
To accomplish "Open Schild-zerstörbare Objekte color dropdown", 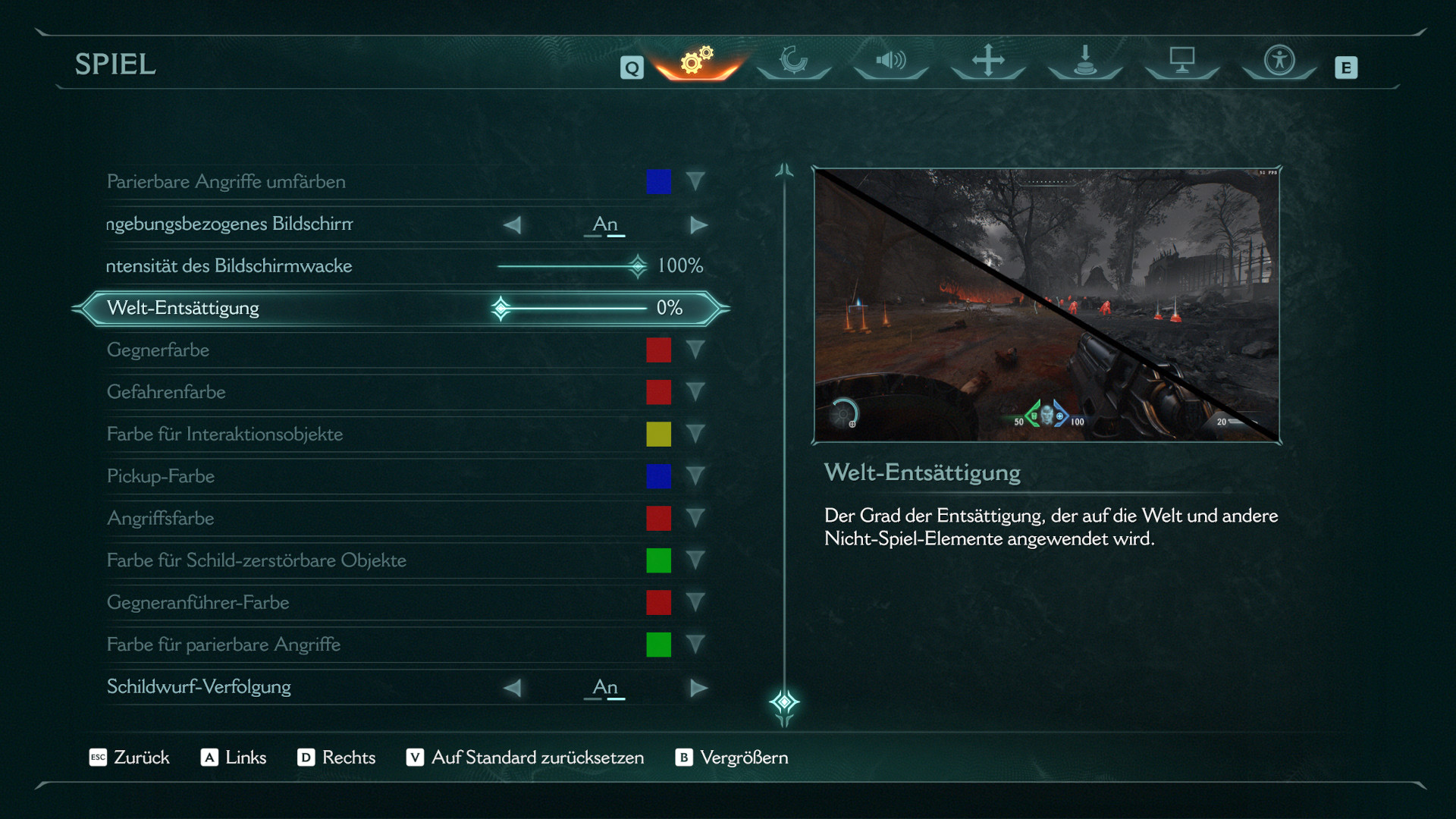I will point(695,560).
